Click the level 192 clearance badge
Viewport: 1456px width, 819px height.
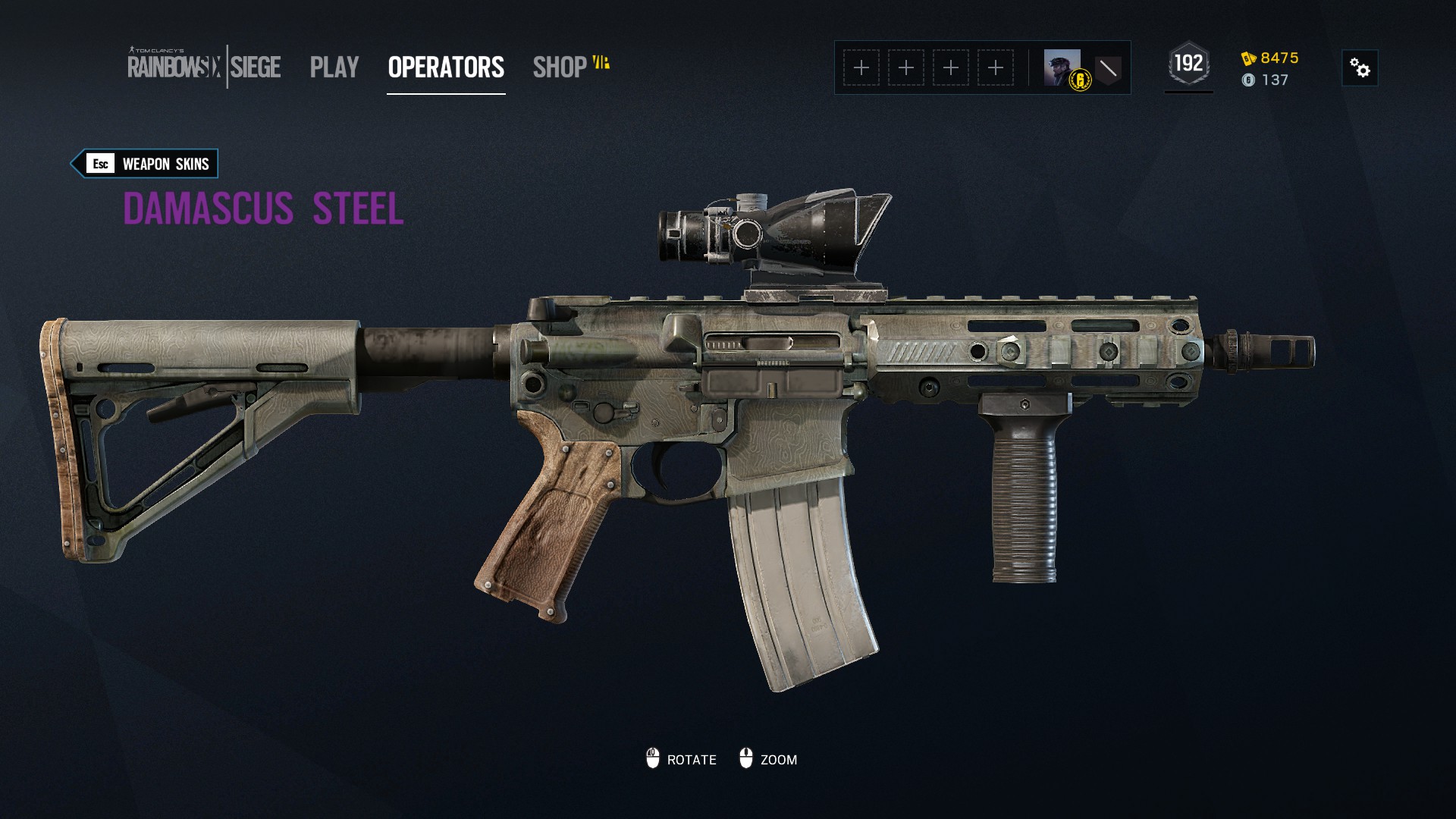pos(1188,64)
